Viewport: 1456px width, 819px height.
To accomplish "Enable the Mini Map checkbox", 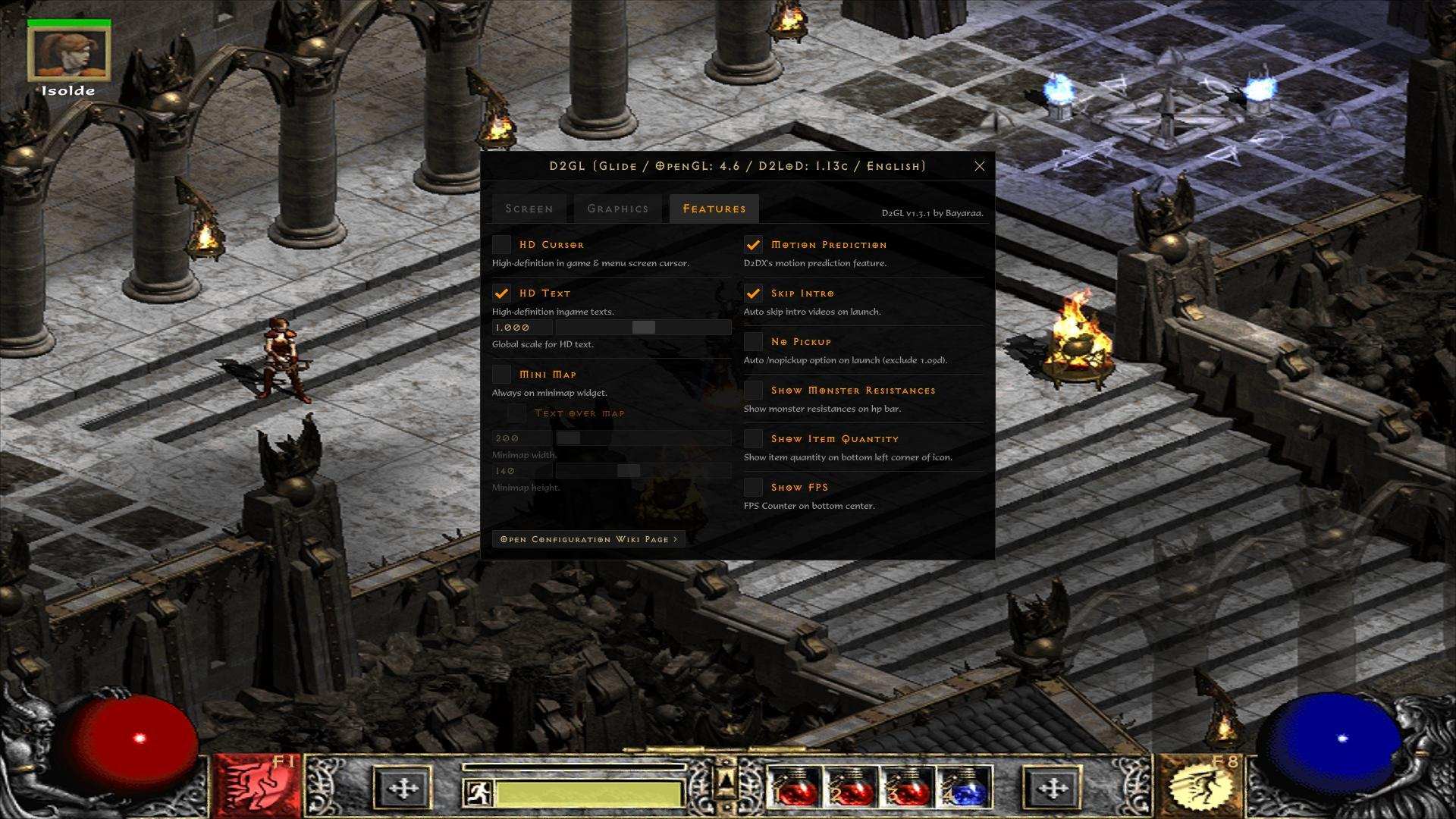I will 501,374.
